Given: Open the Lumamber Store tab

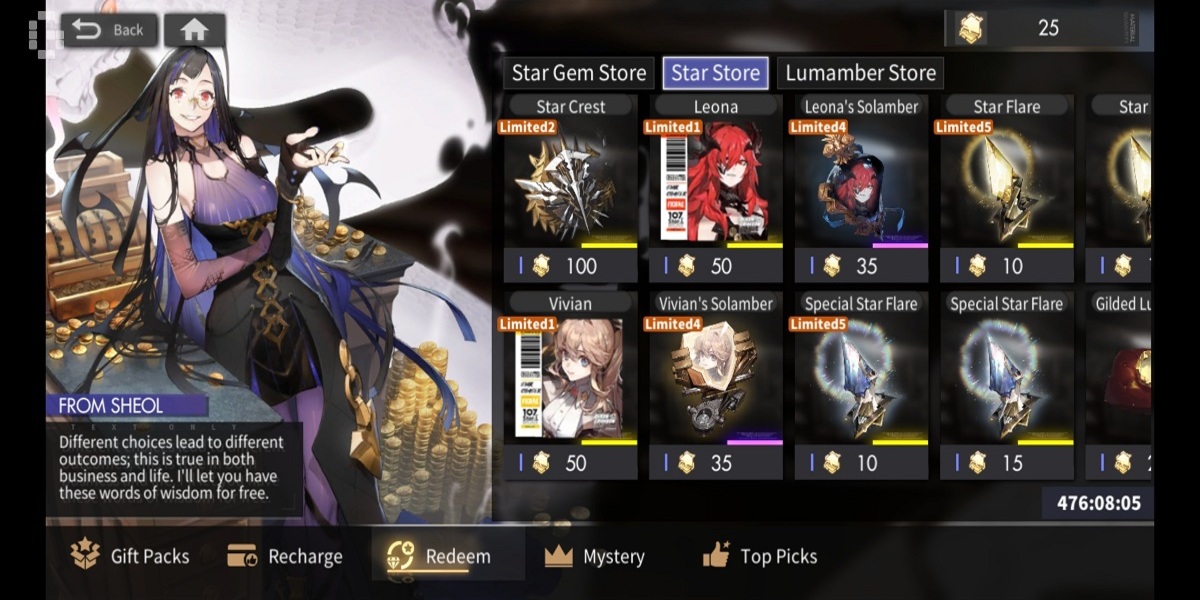Looking at the screenshot, I should click(x=860, y=73).
